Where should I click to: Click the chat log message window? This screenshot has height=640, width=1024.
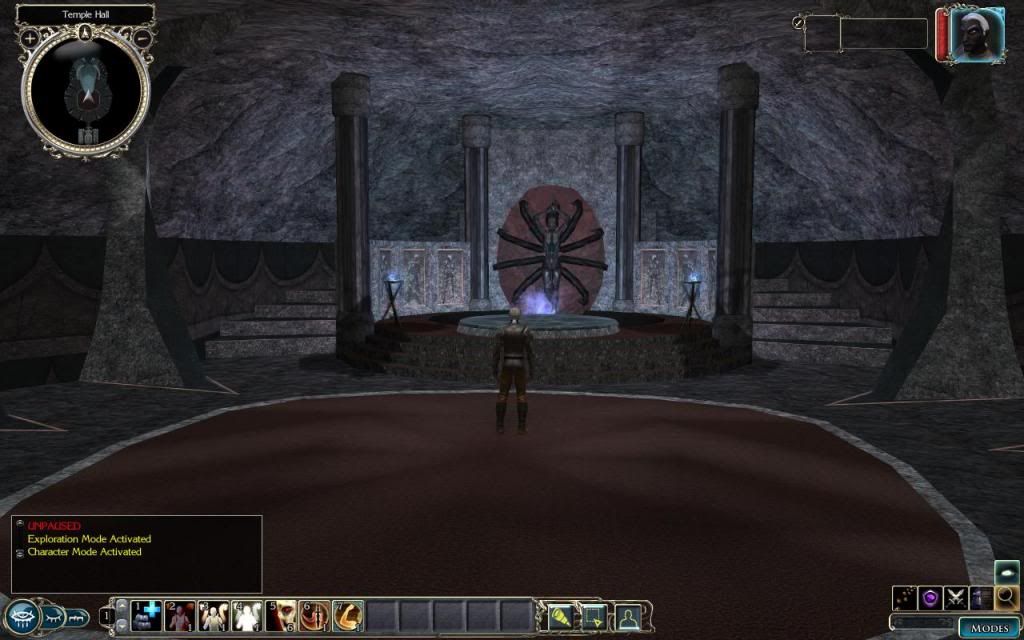pyautogui.click(x=137, y=553)
